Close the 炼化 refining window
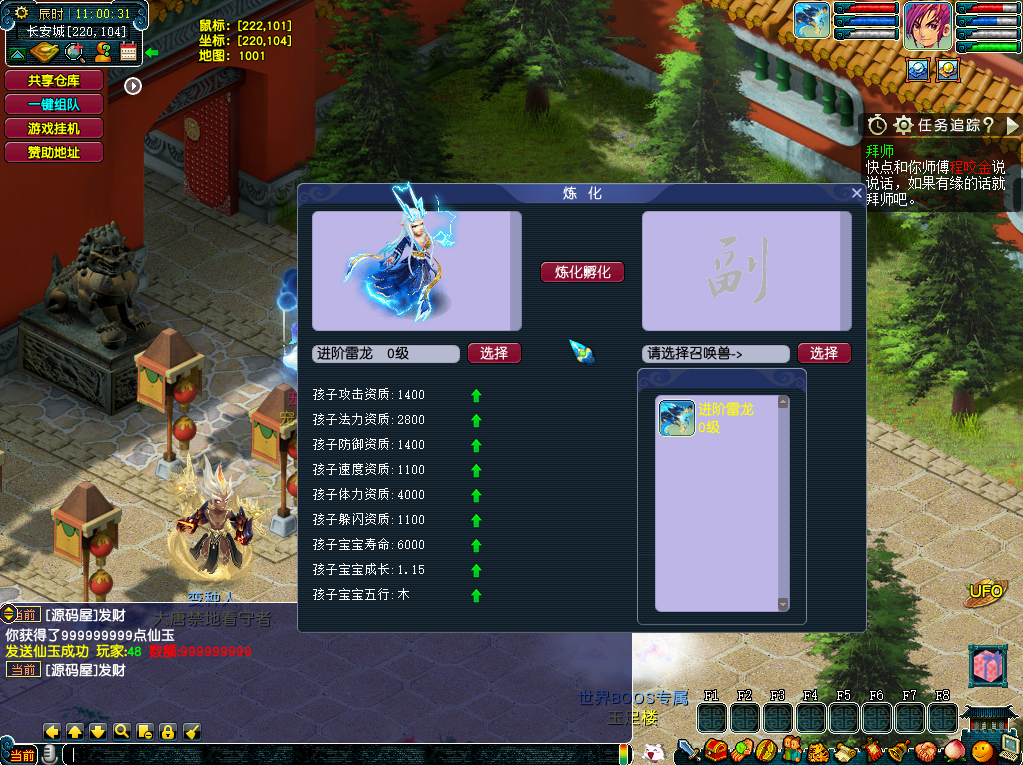This screenshot has width=1023, height=765. coord(856,193)
